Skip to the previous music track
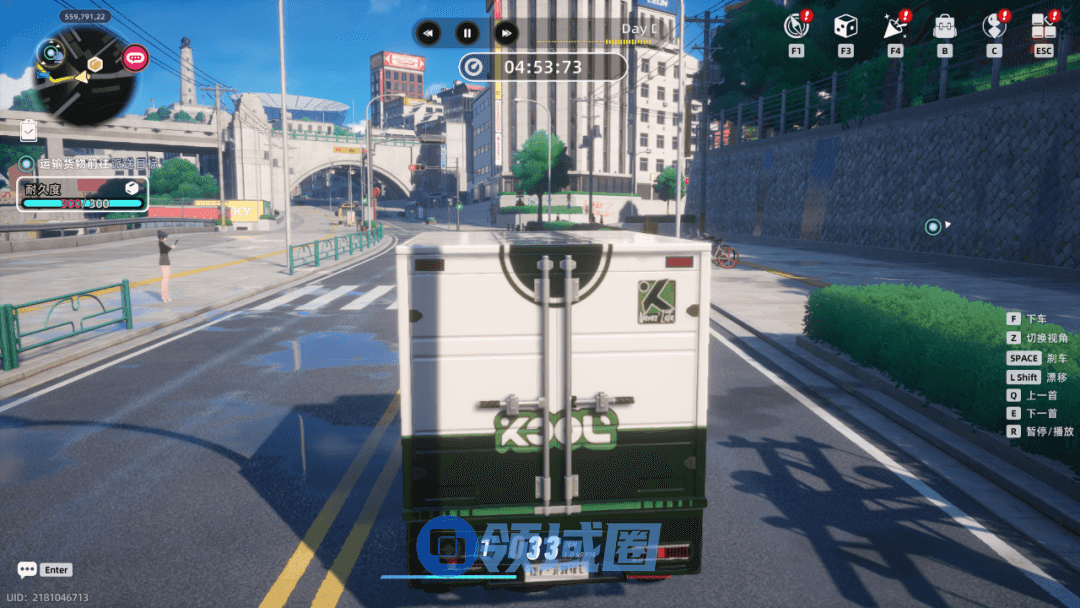 click(428, 32)
